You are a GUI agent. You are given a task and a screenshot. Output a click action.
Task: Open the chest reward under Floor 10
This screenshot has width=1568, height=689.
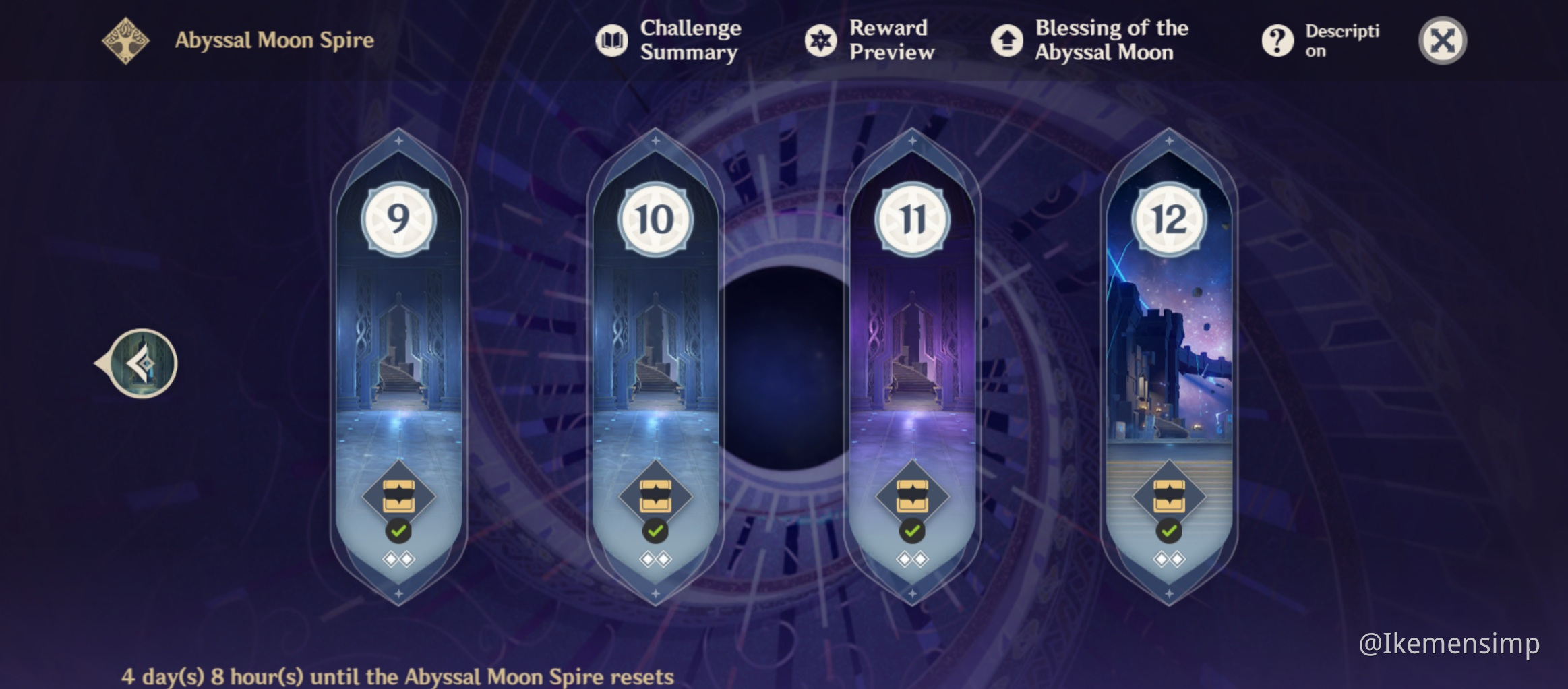click(x=655, y=497)
